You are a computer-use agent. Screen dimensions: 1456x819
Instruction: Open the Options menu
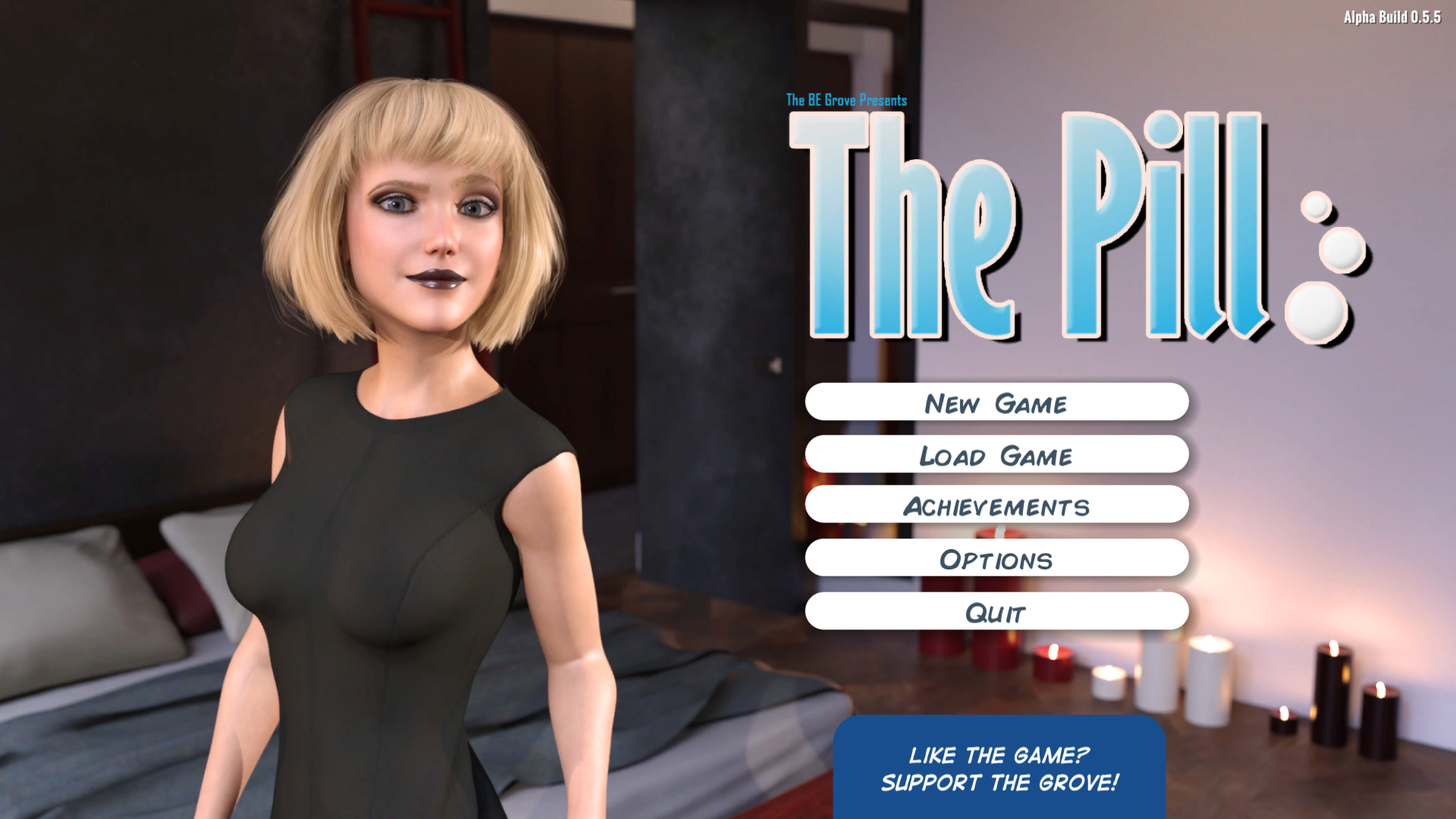996,559
